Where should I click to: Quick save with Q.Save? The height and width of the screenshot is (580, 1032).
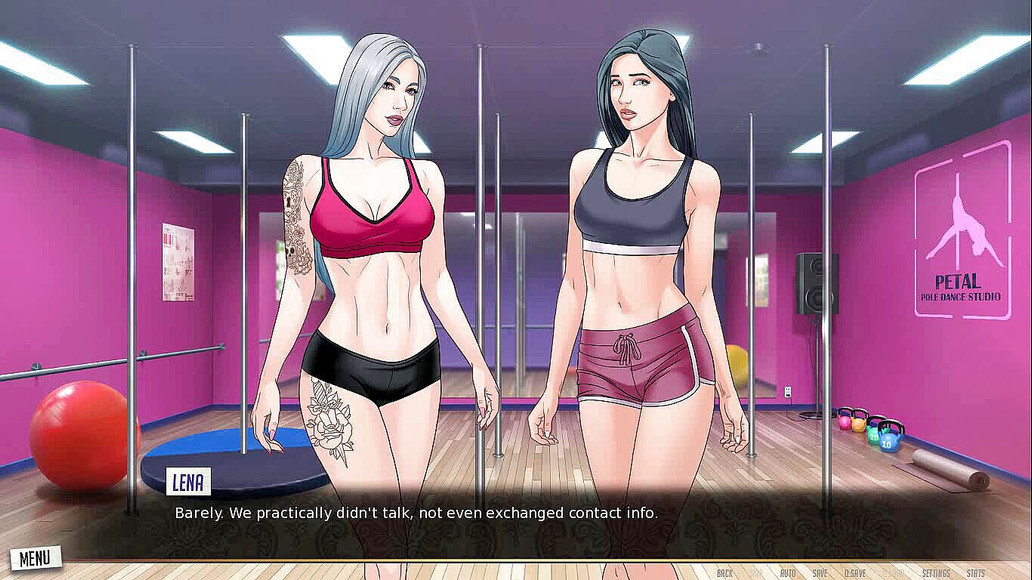click(856, 573)
